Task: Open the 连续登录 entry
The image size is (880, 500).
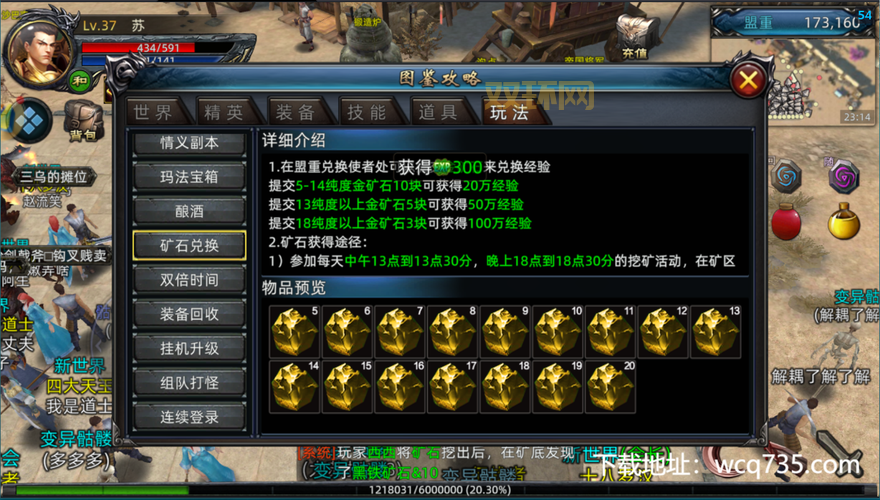Action: (189, 417)
